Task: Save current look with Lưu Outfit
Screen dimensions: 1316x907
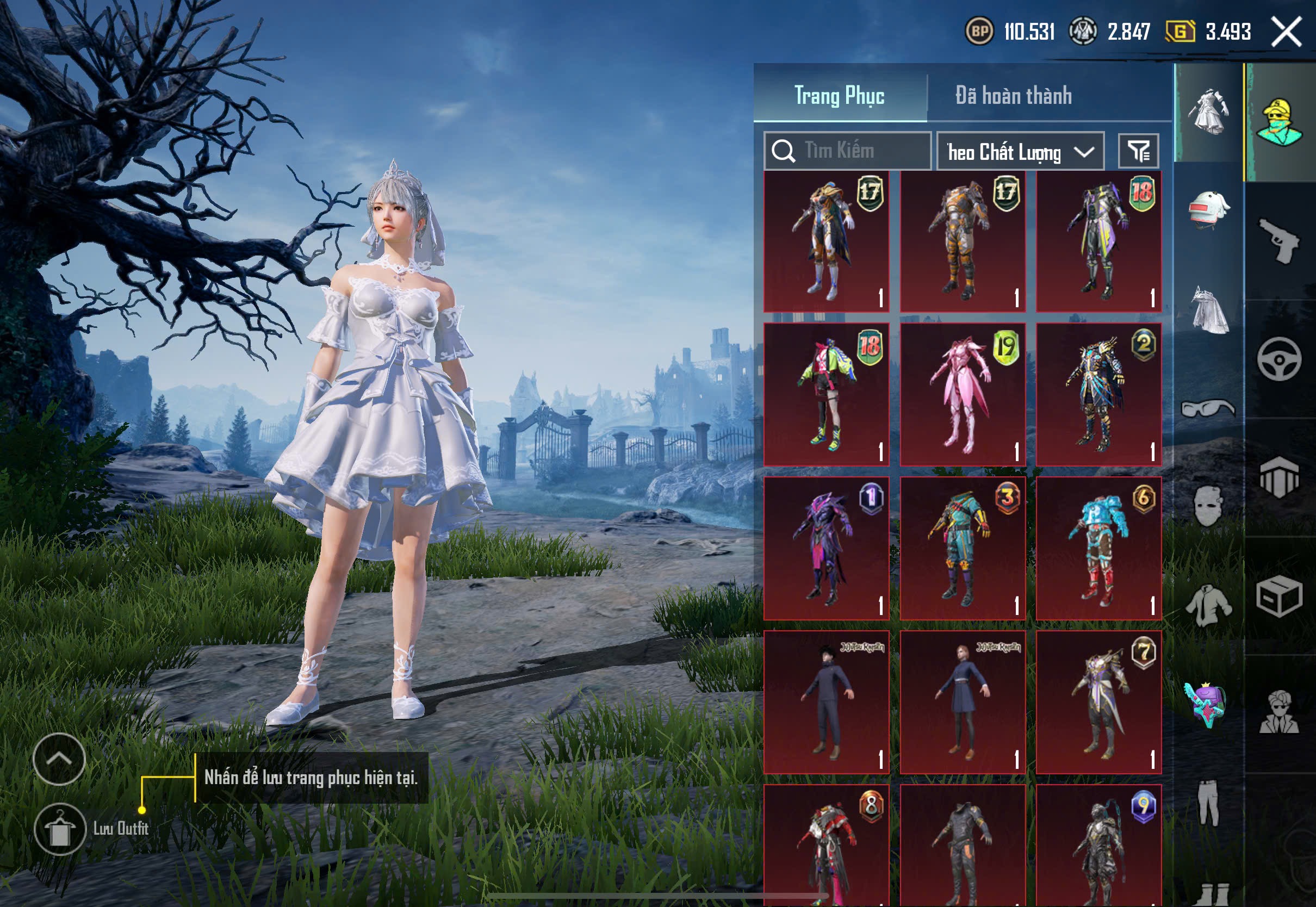Action: point(60,829)
